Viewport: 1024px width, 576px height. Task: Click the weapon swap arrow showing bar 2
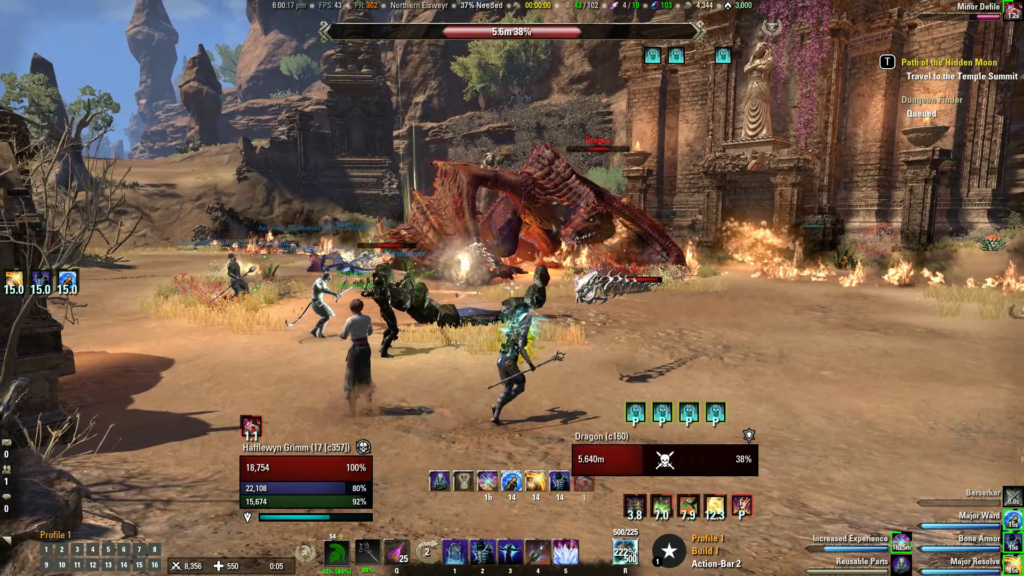[427, 551]
